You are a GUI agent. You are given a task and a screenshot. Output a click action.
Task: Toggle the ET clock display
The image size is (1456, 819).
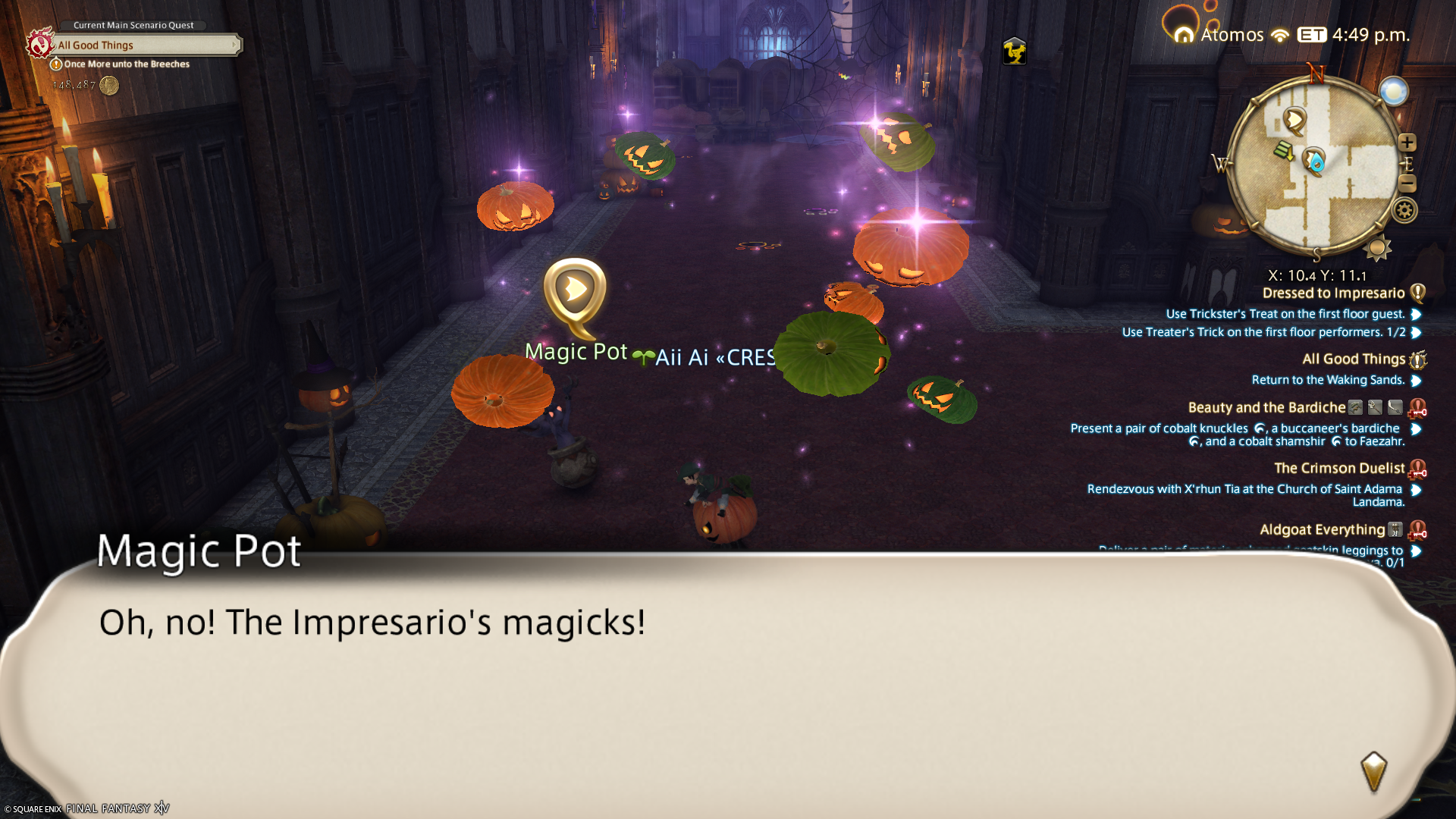(x=1312, y=35)
